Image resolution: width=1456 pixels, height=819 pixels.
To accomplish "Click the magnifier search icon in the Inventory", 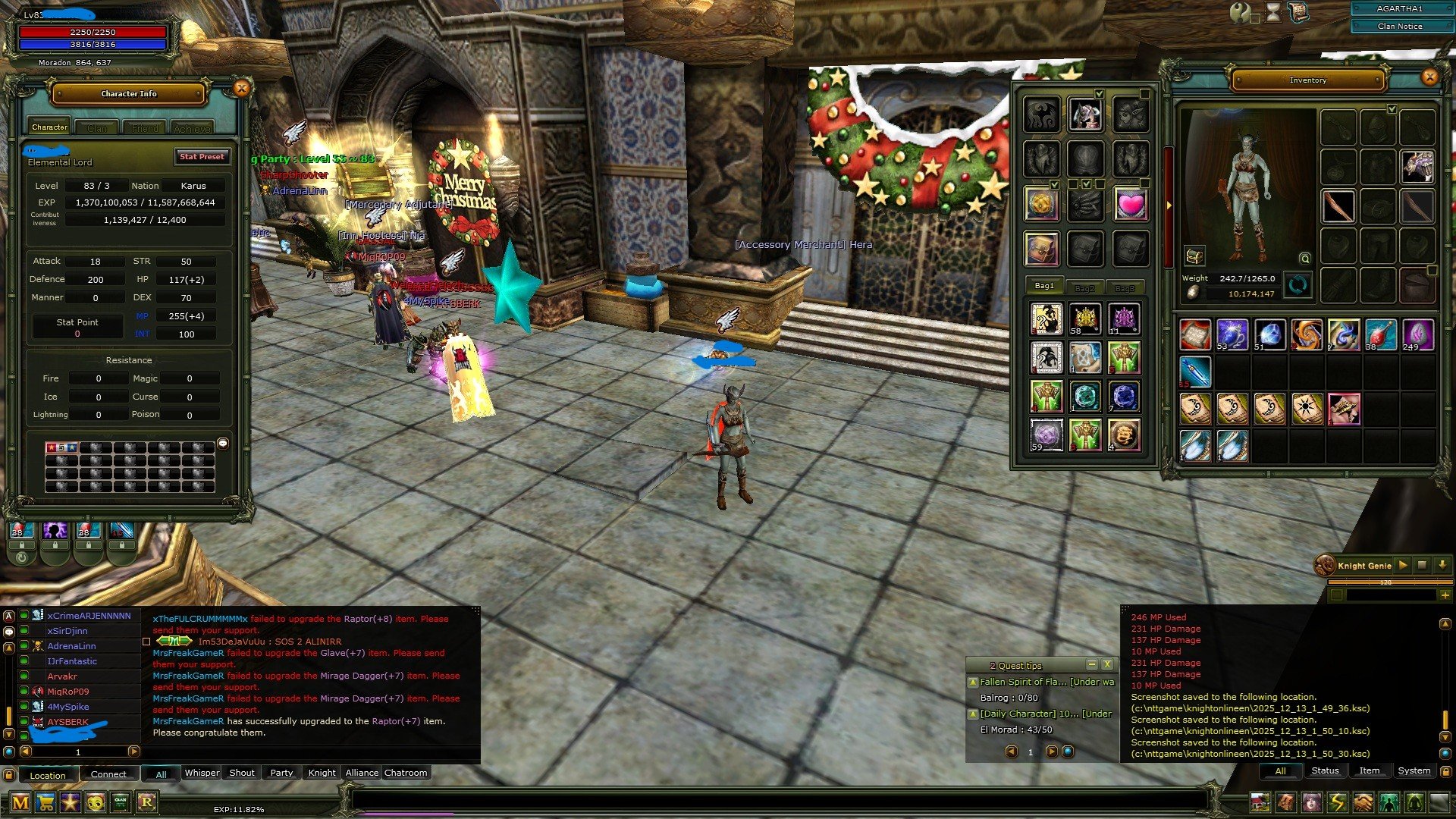I will pos(1305,260).
